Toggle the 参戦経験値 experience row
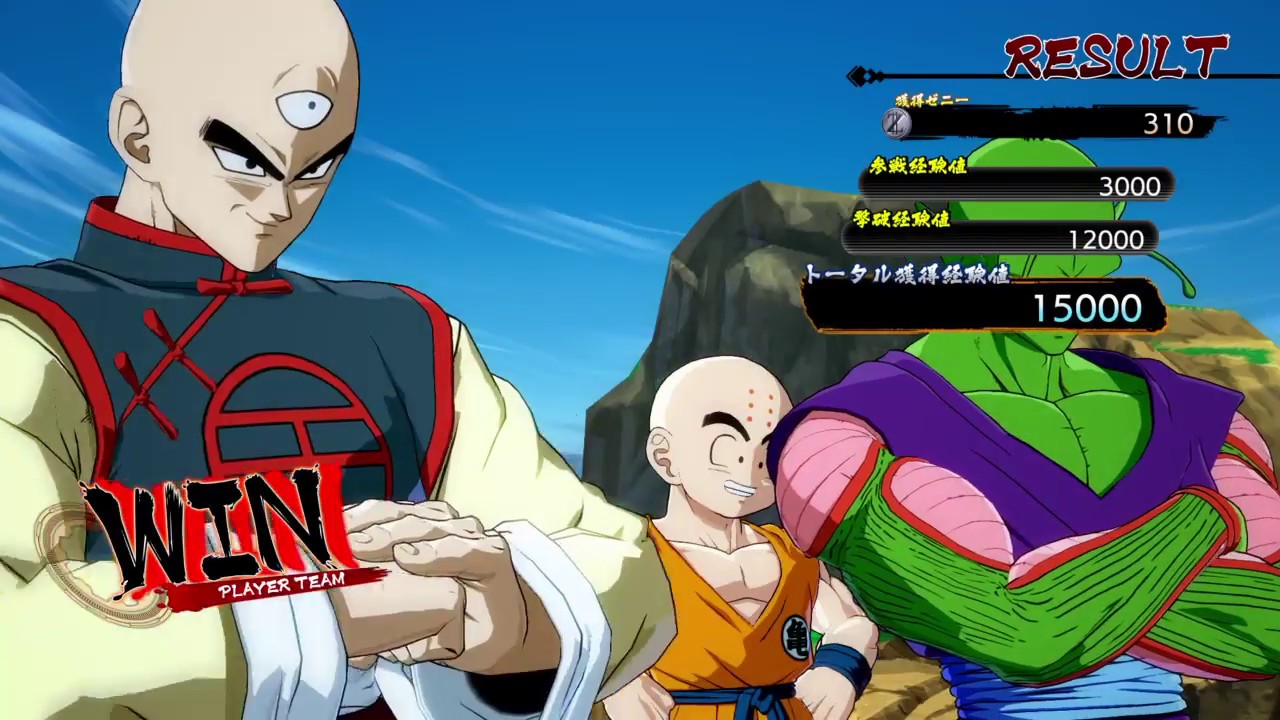The width and height of the screenshot is (1280, 720). pyautogui.click(x=921, y=168)
